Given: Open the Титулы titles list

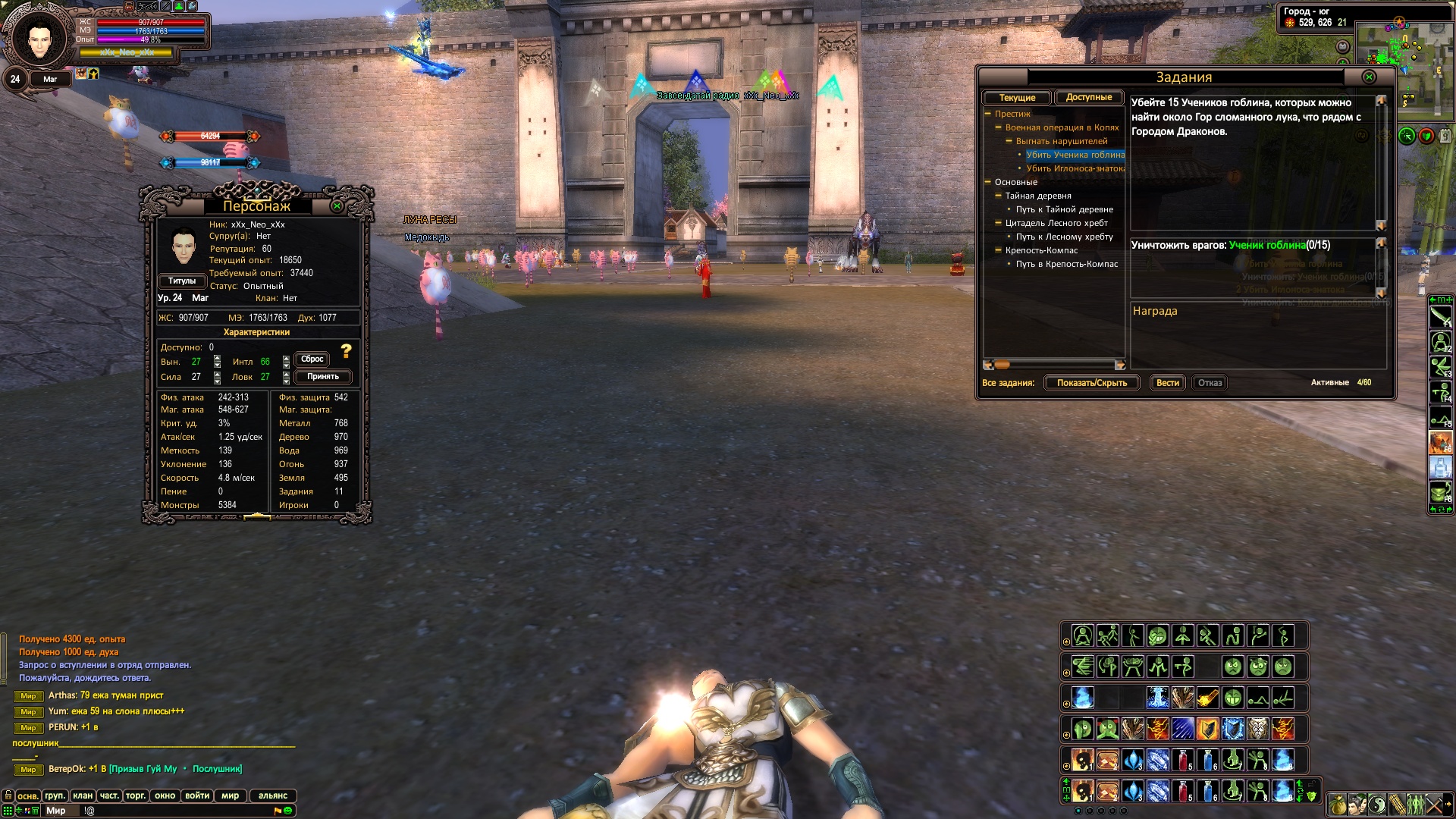Looking at the screenshot, I should pyautogui.click(x=182, y=281).
